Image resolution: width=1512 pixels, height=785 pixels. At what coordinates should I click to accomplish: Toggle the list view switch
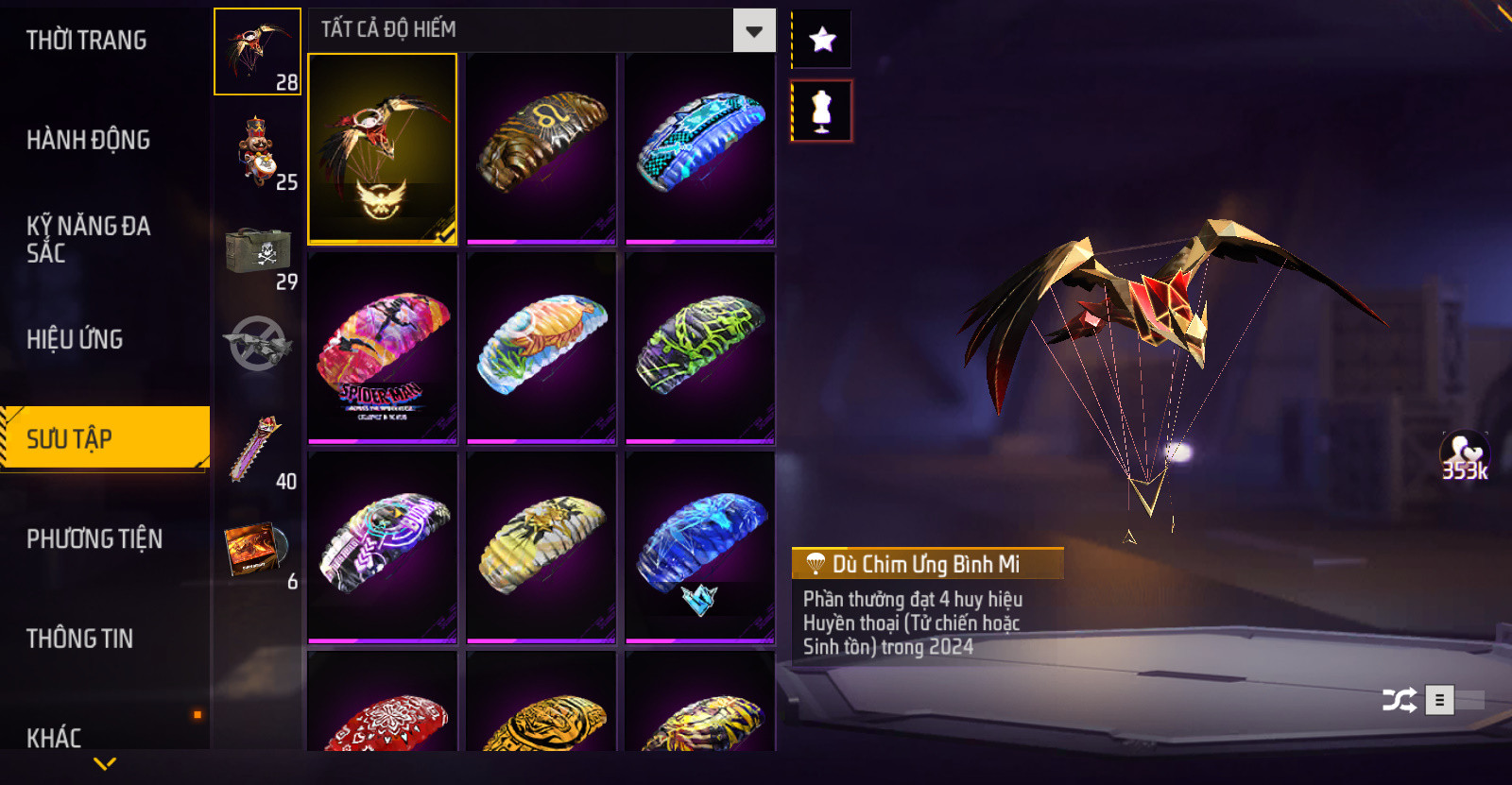coord(1455,700)
